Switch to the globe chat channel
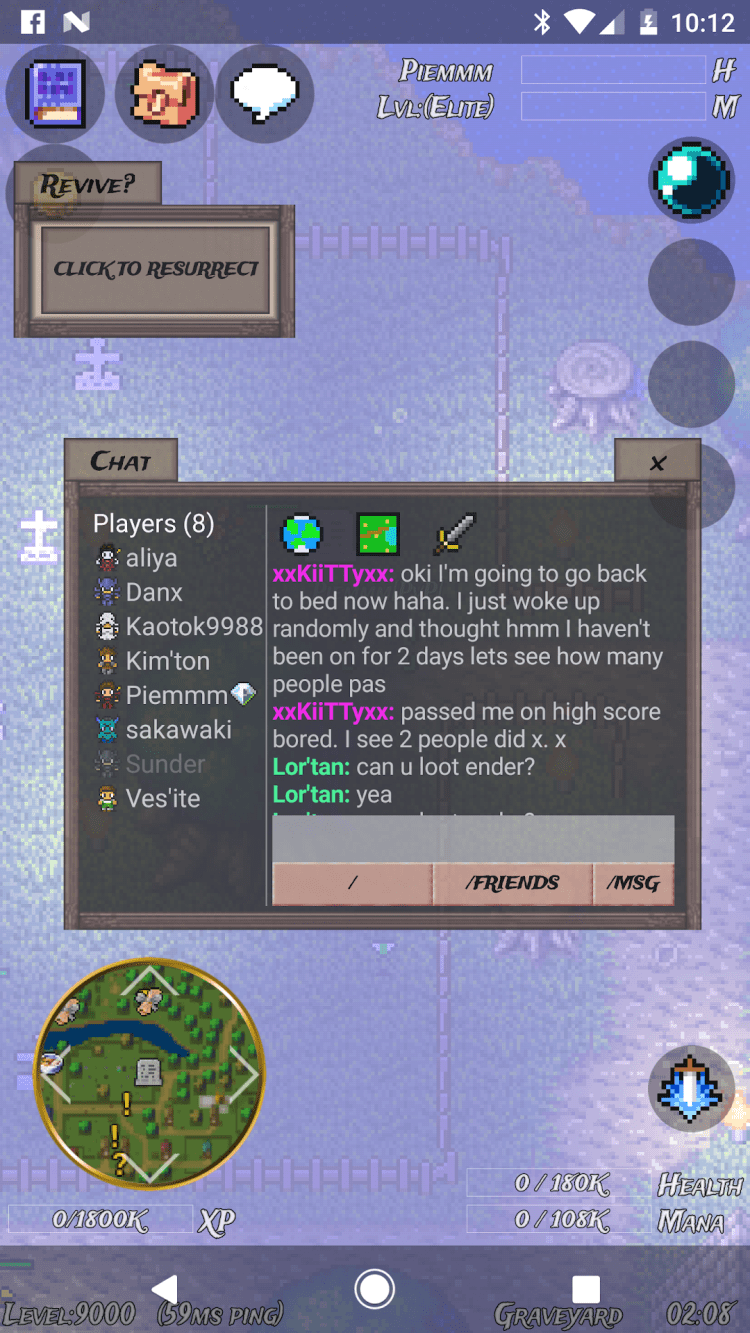Image resolution: width=750 pixels, height=1333 pixels. pyautogui.click(x=302, y=534)
